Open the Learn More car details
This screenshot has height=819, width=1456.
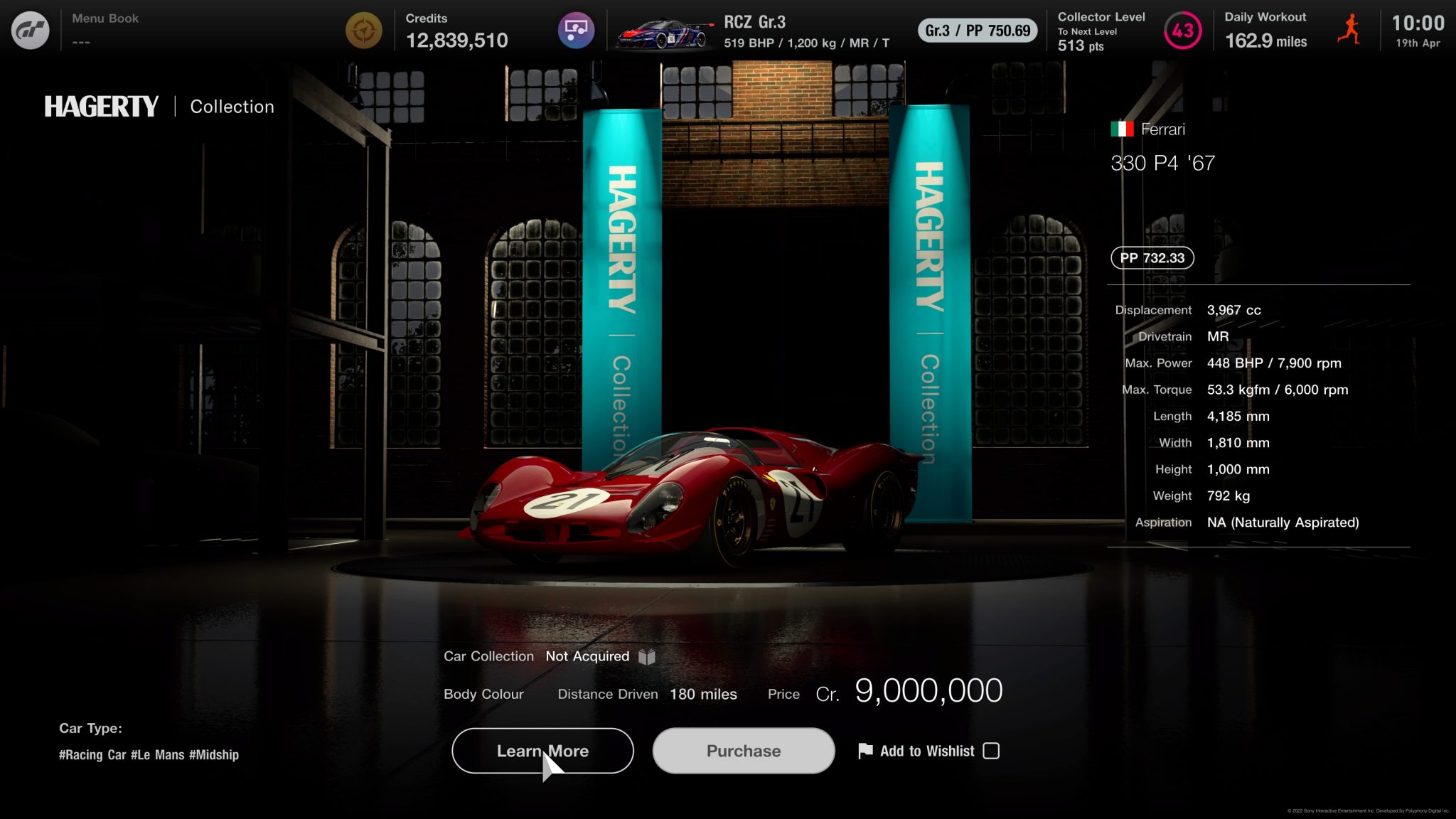pyautogui.click(x=542, y=751)
